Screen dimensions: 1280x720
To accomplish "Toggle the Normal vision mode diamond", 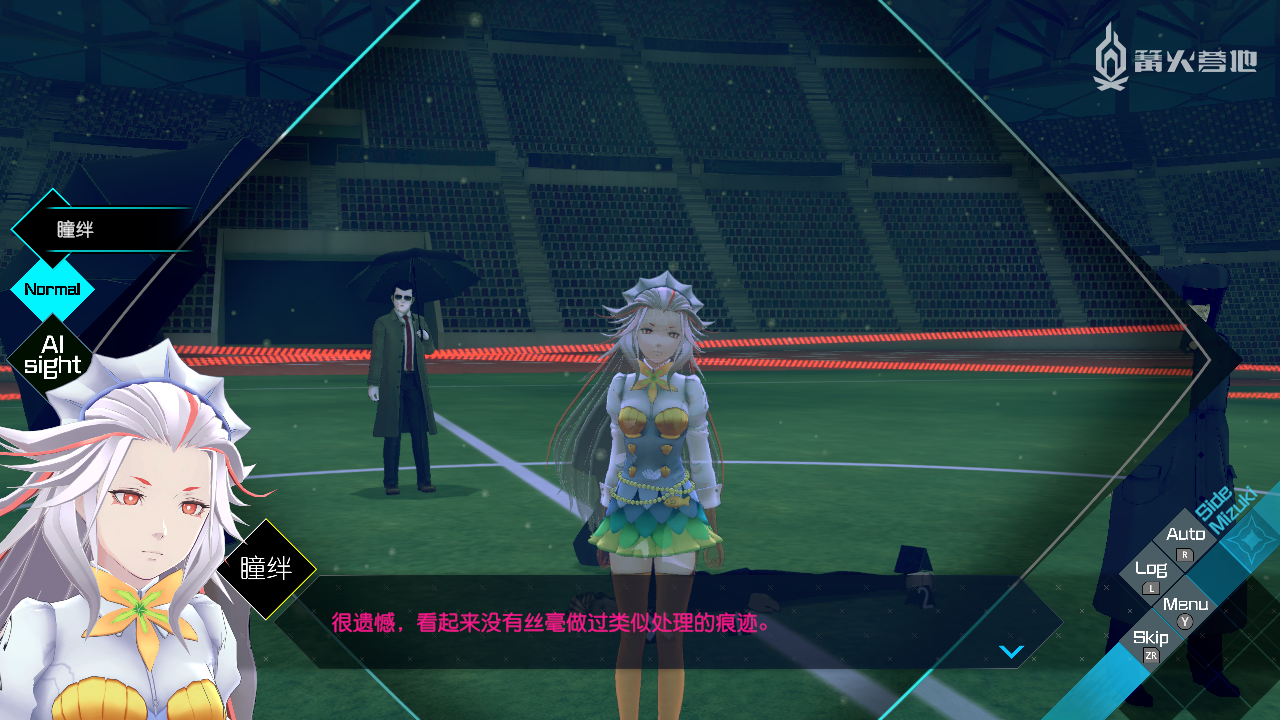I will pyautogui.click(x=52, y=290).
